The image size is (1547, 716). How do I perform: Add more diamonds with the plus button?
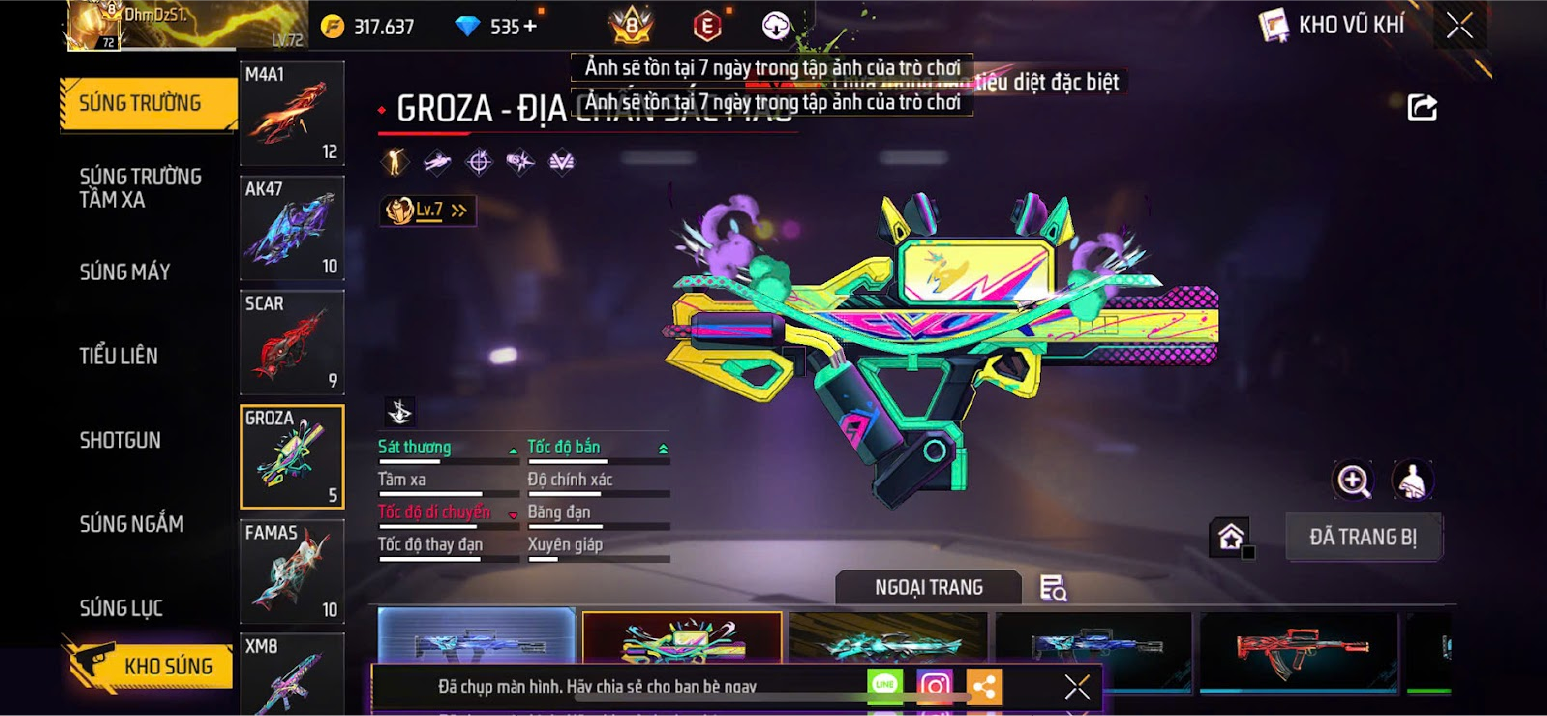(530, 27)
